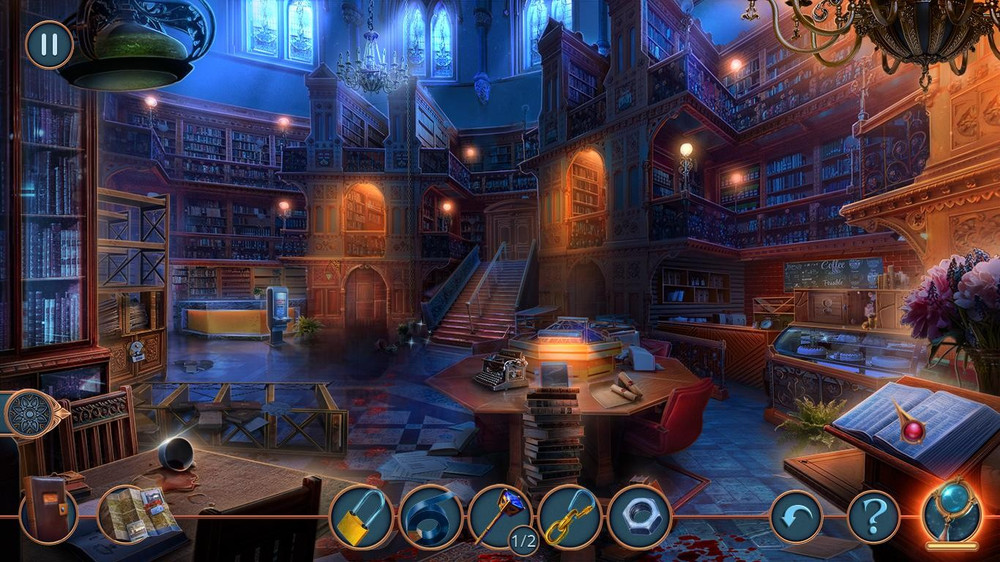Screen dimensions: 1000x562
Task: Pause the game with the pause button
Action: (48, 44)
